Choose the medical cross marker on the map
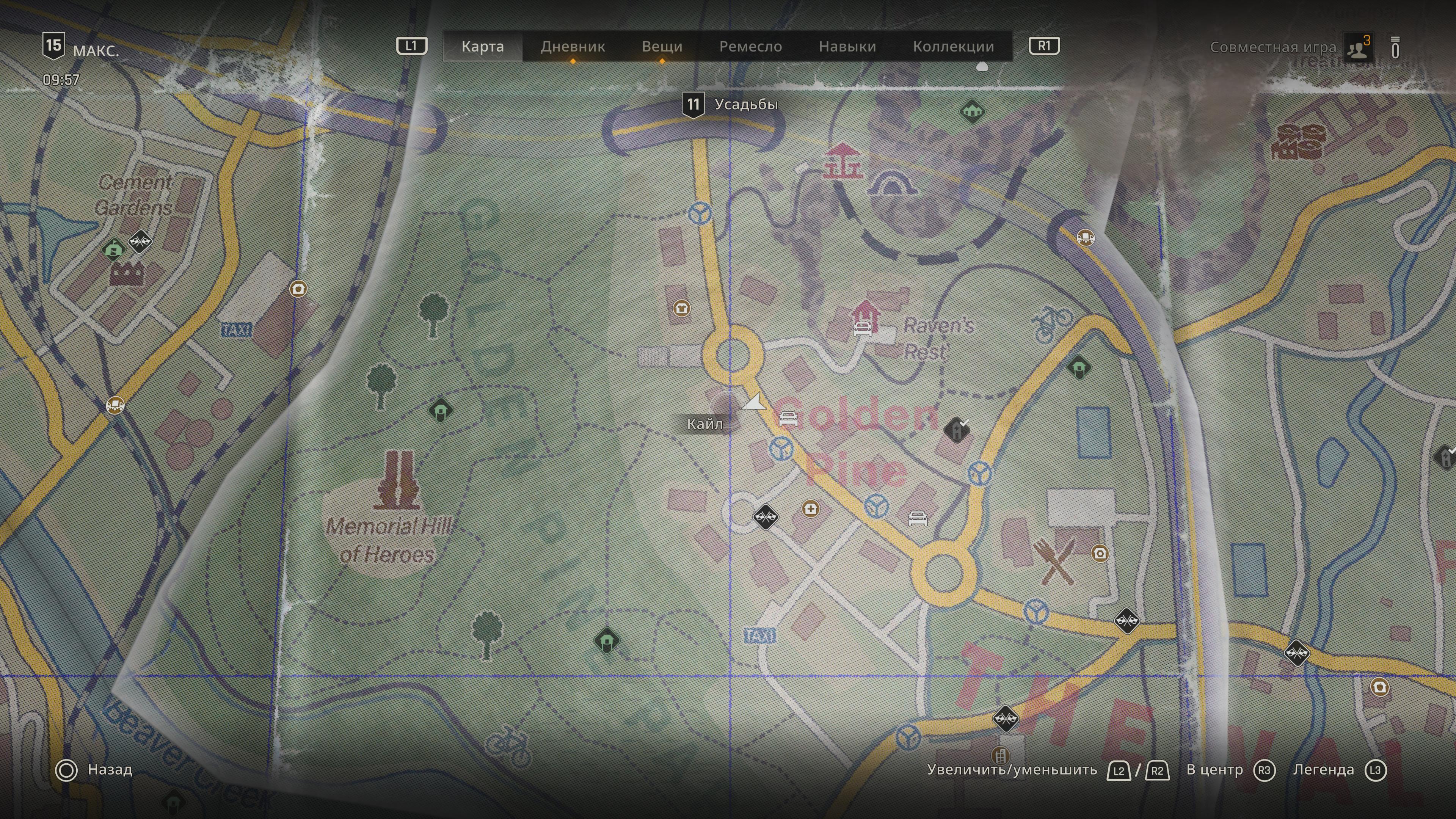The image size is (1456, 819). [x=811, y=509]
